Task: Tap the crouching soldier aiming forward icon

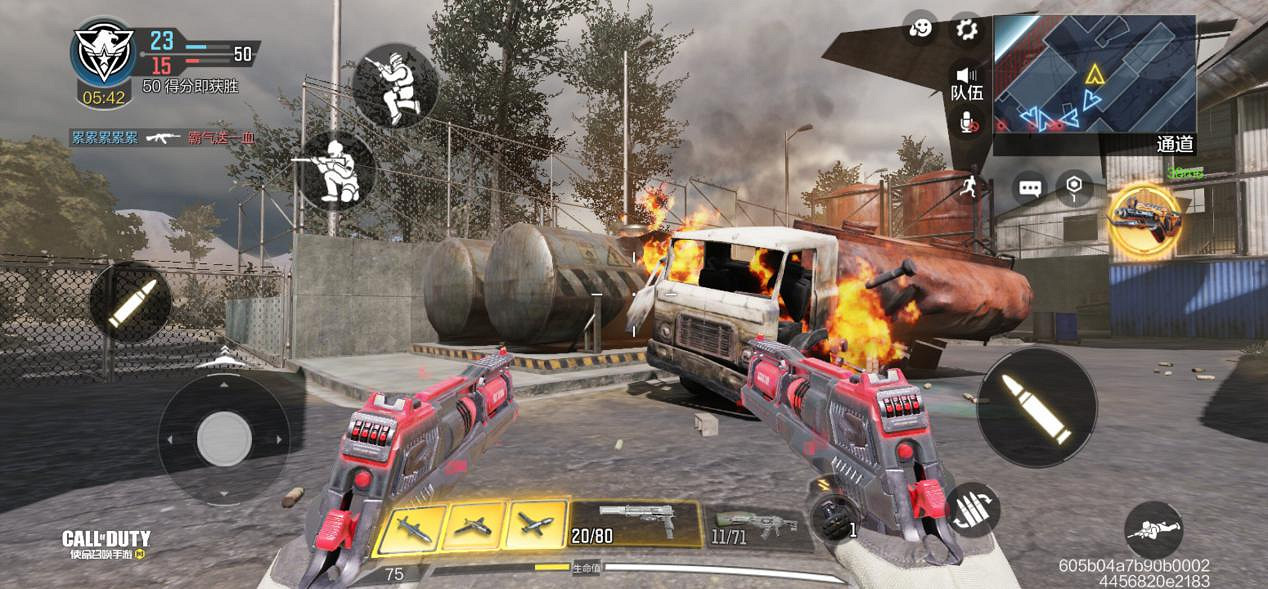Action: (x=337, y=170)
